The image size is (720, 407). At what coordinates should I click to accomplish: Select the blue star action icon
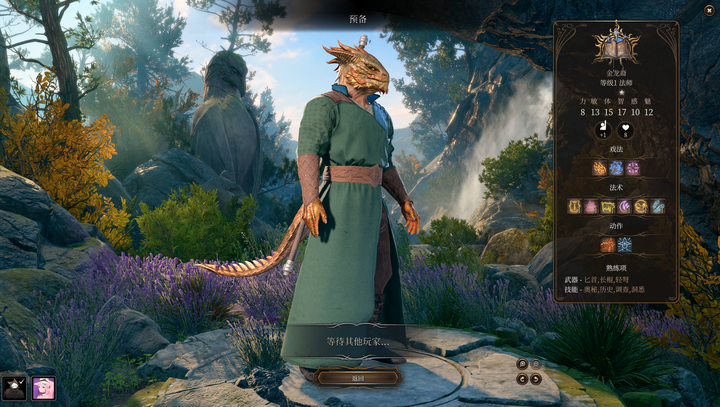pos(624,245)
